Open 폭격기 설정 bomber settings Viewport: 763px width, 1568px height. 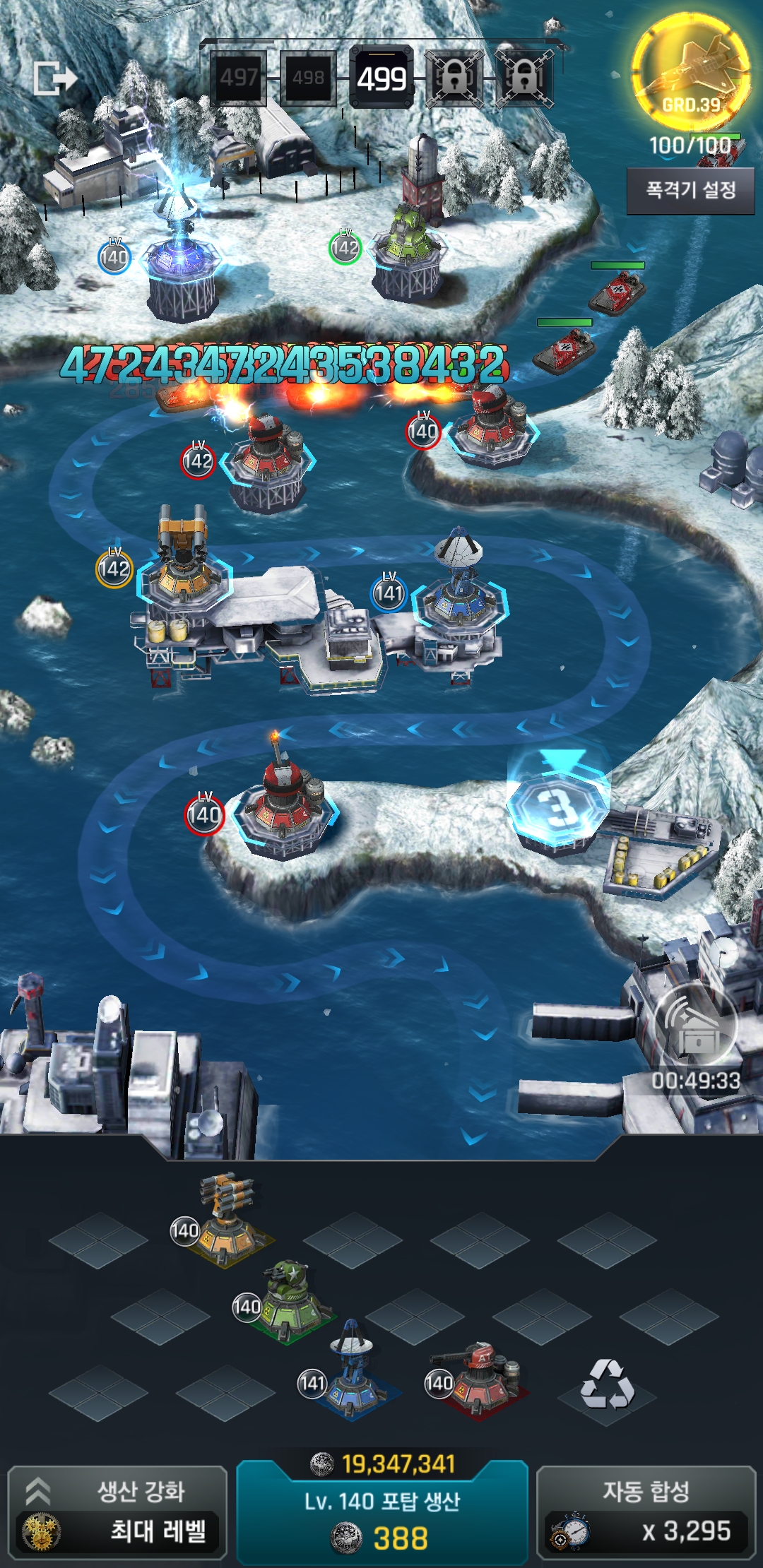tap(690, 190)
